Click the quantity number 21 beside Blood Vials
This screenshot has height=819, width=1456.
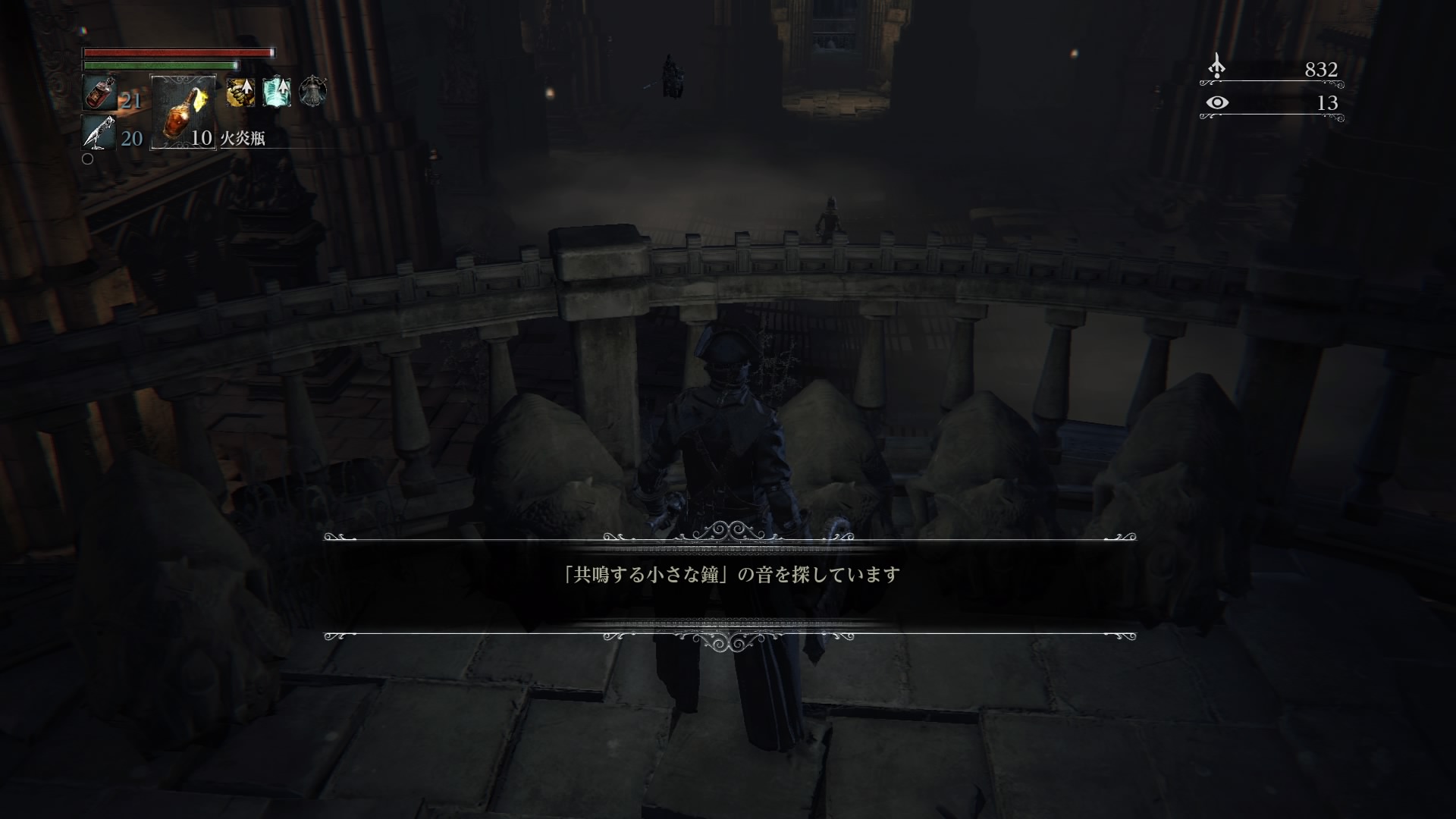pos(130,99)
